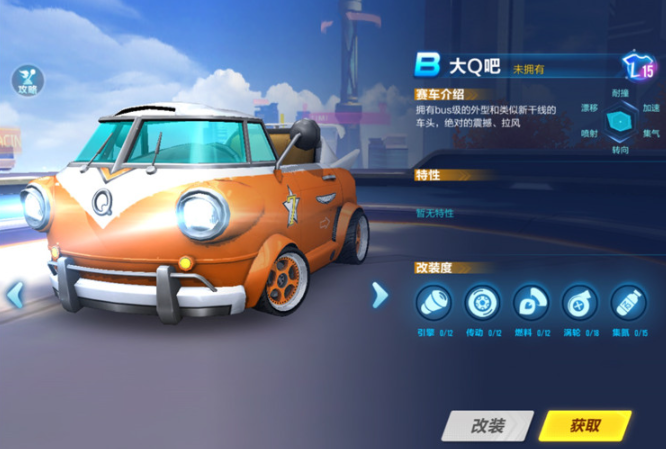Image resolution: width=666 pixels, height=449 pixels.
Task: Show the next car with right arrow
Action: (379, 295)
